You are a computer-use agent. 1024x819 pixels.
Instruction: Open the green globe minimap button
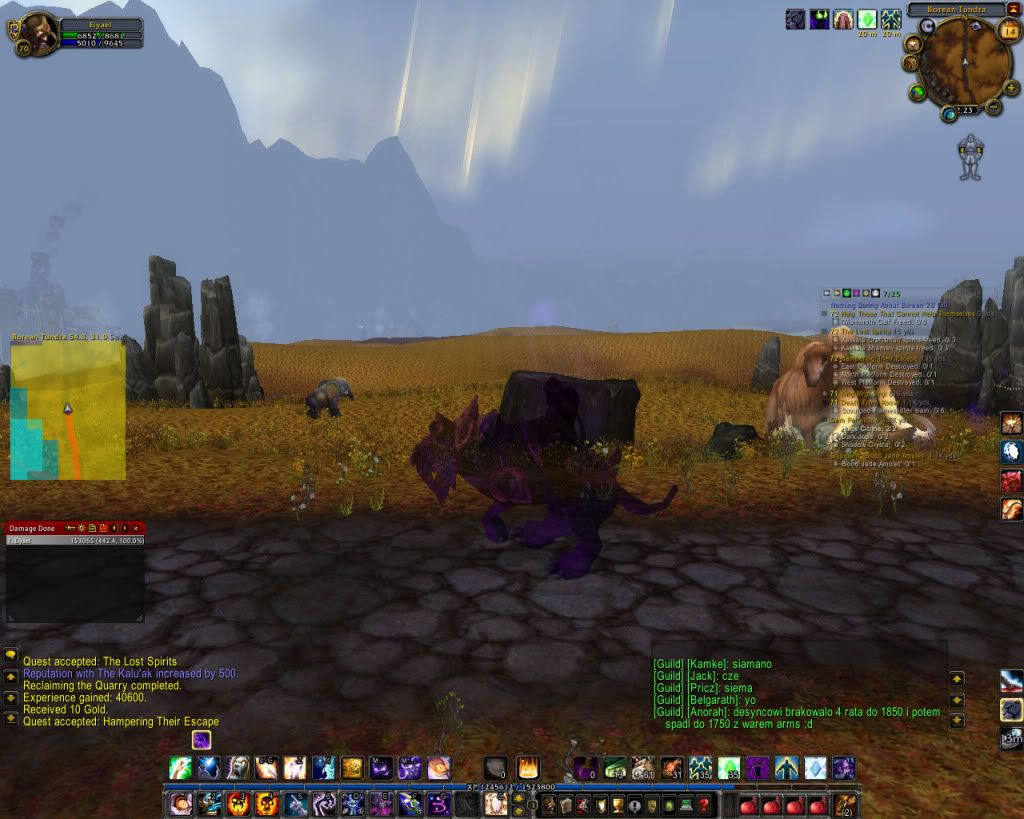917,92
